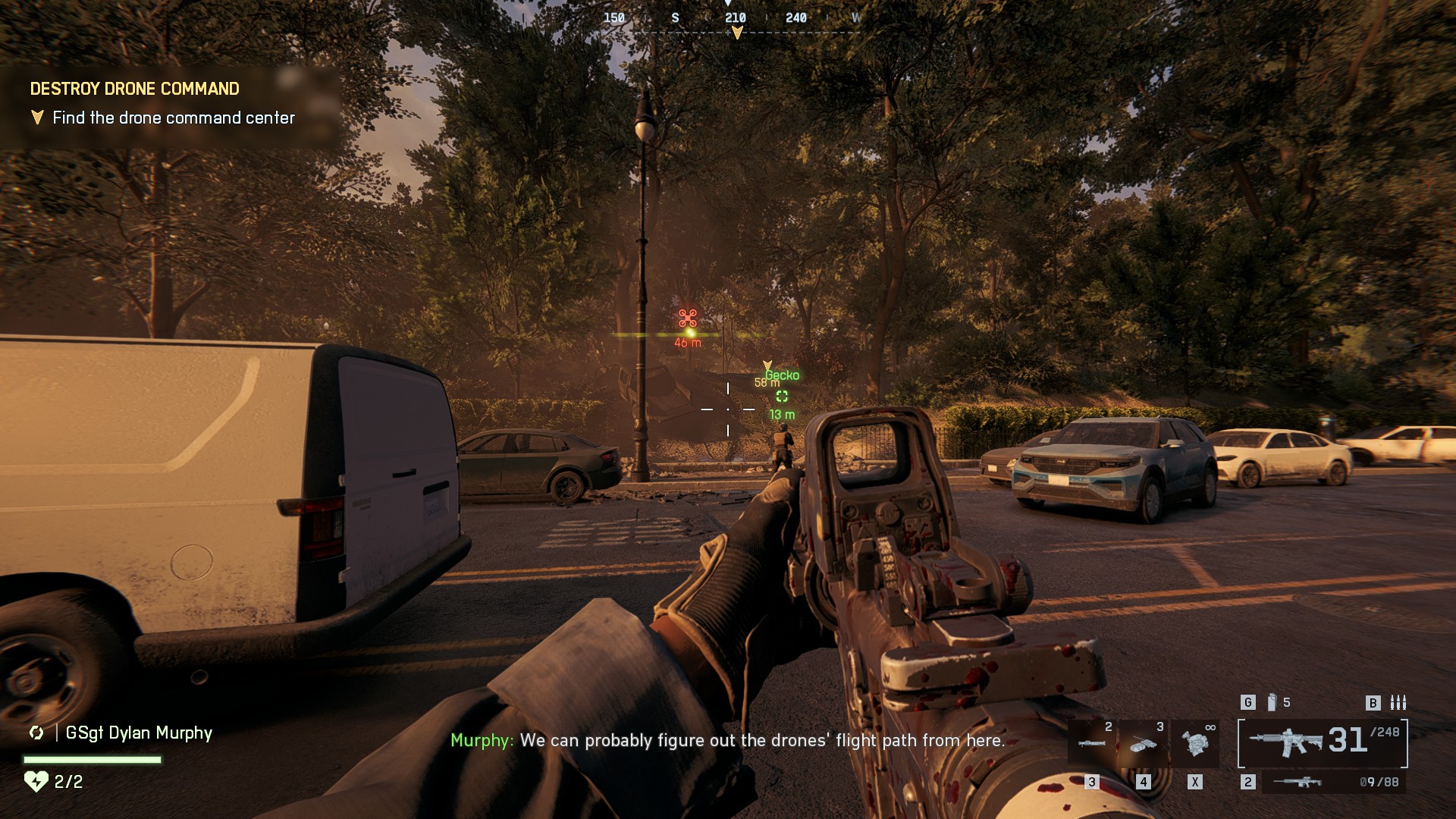Select the rocket launcher gadget slot
This screenshot has width=1456, height=819.
pyautogui.click(x=1092, y=742)
